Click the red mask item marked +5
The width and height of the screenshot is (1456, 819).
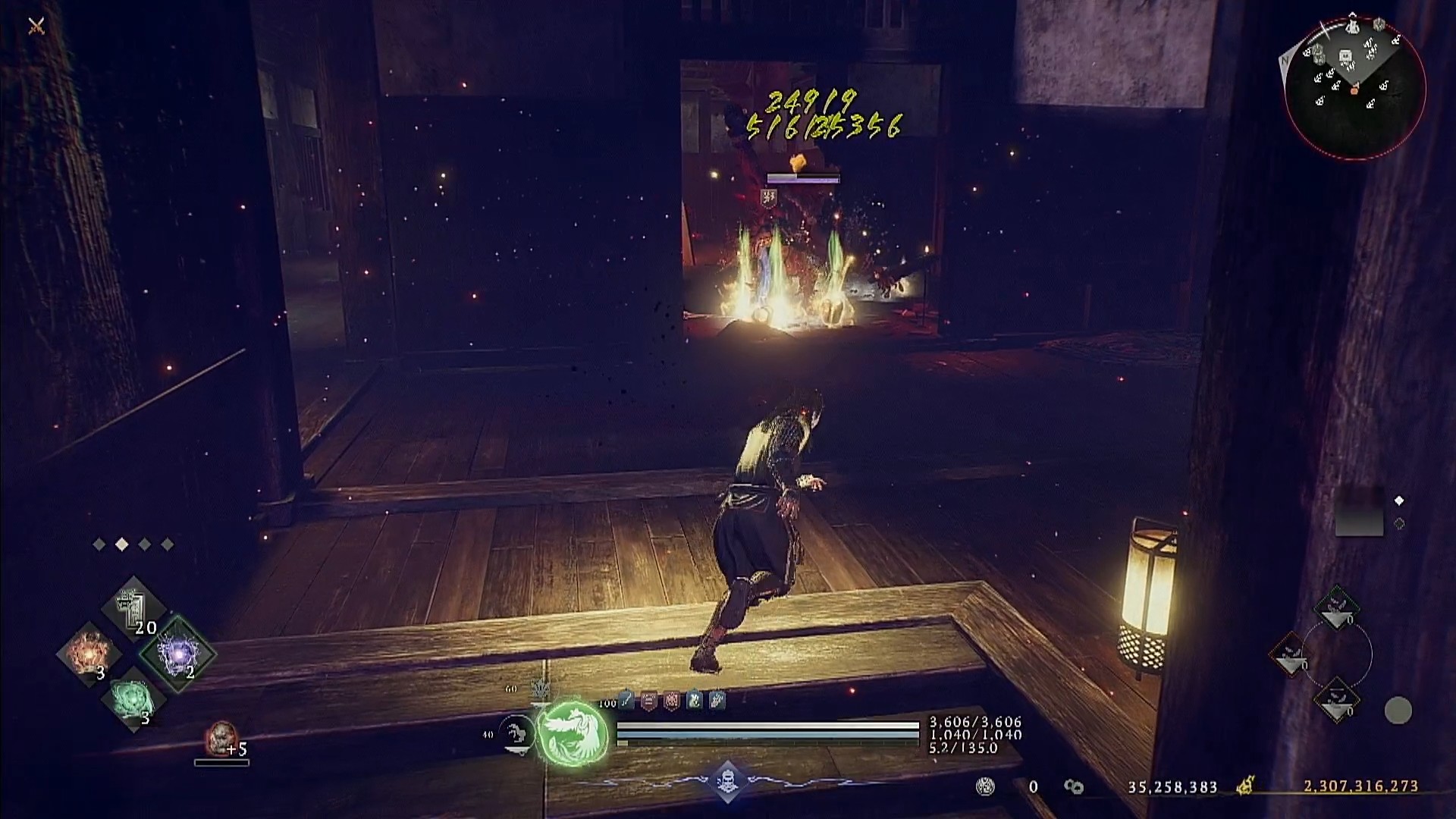point(221,738)
